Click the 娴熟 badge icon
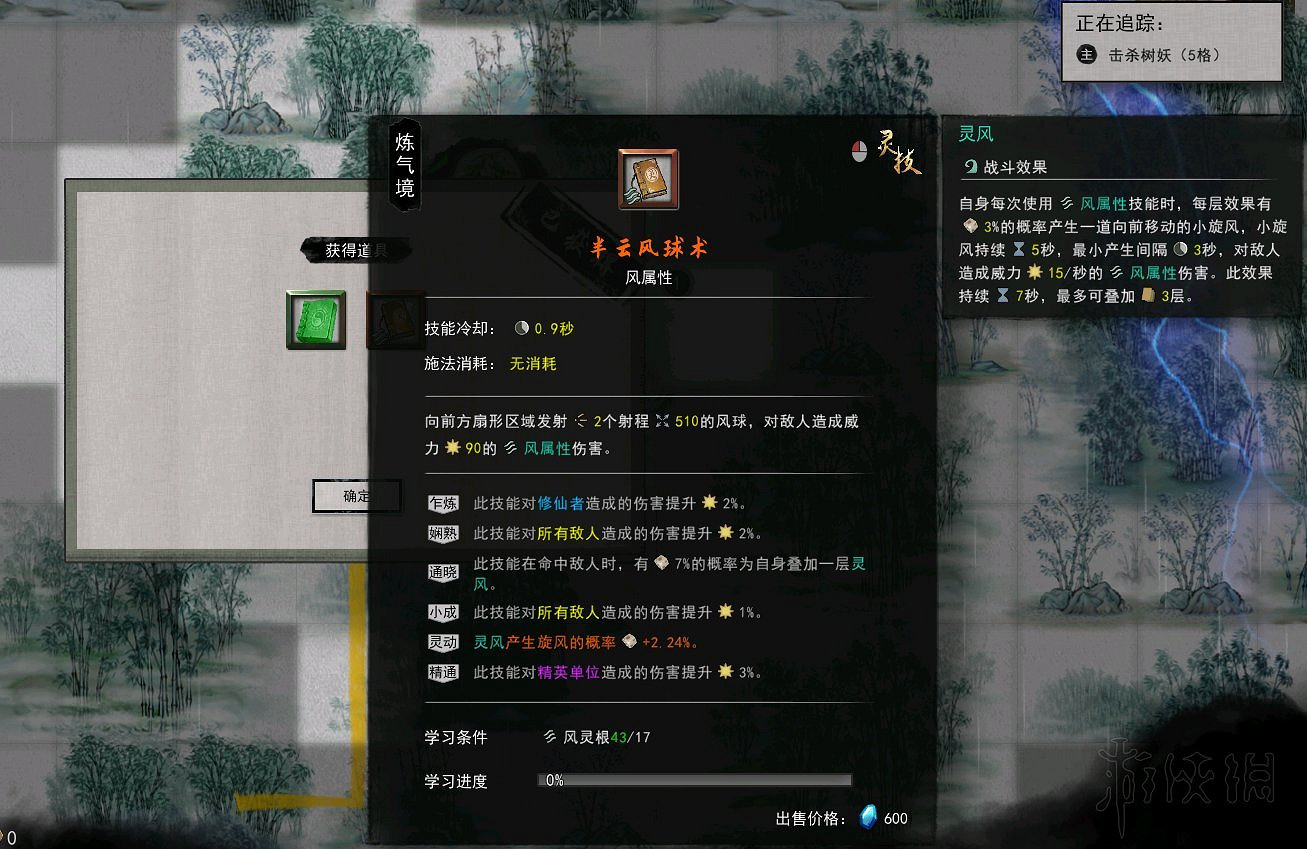 [x=442, y=533]
